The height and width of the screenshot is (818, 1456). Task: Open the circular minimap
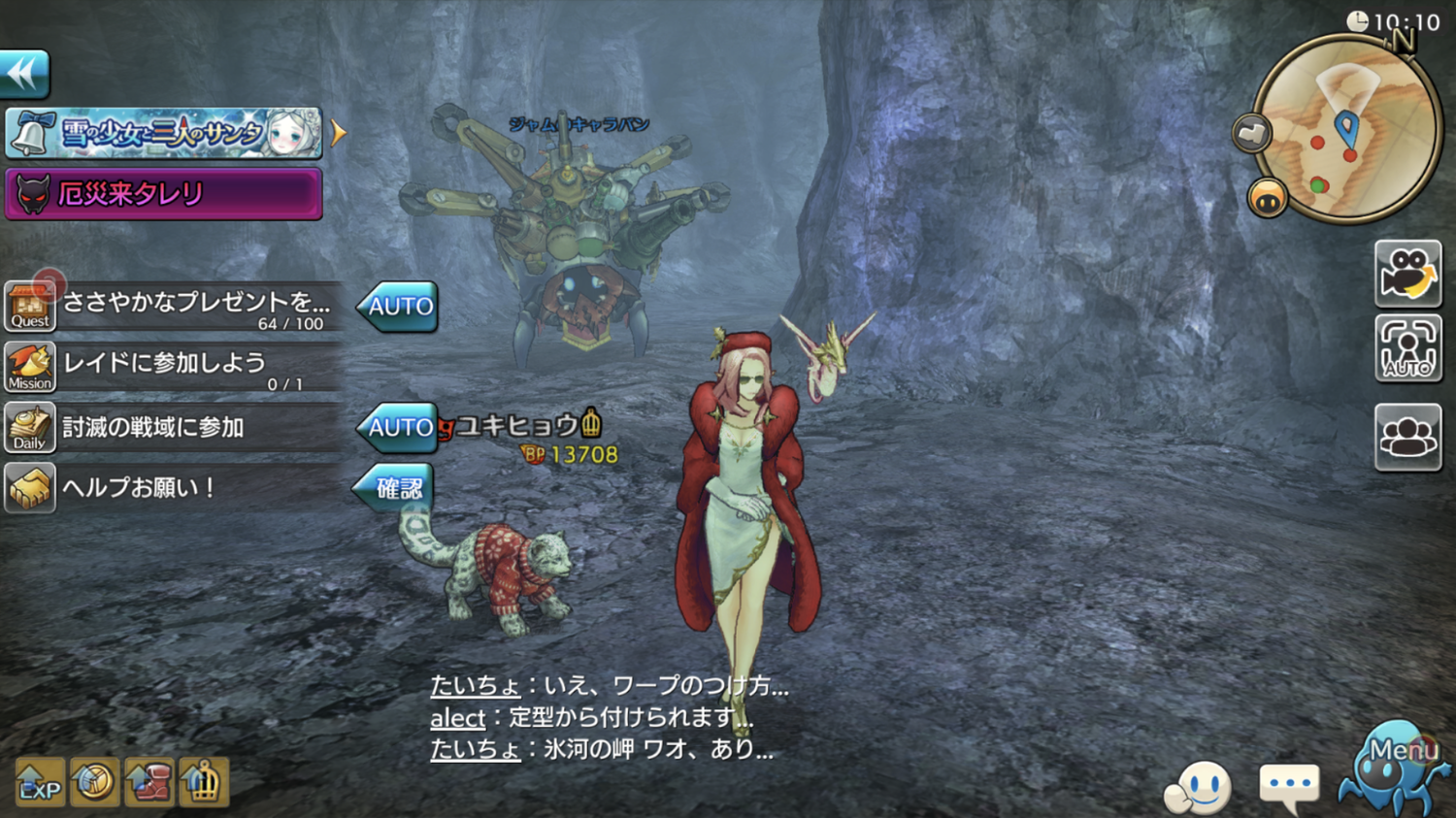coord(1346,131)
